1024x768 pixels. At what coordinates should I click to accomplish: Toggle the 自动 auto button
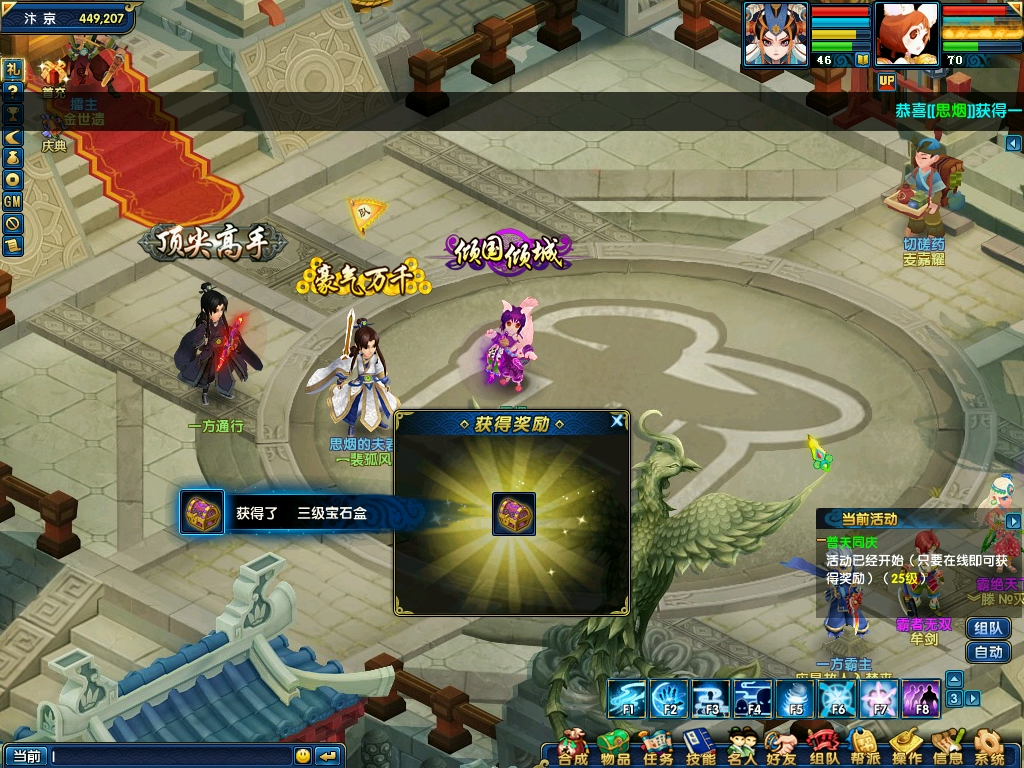click(988, 652)
